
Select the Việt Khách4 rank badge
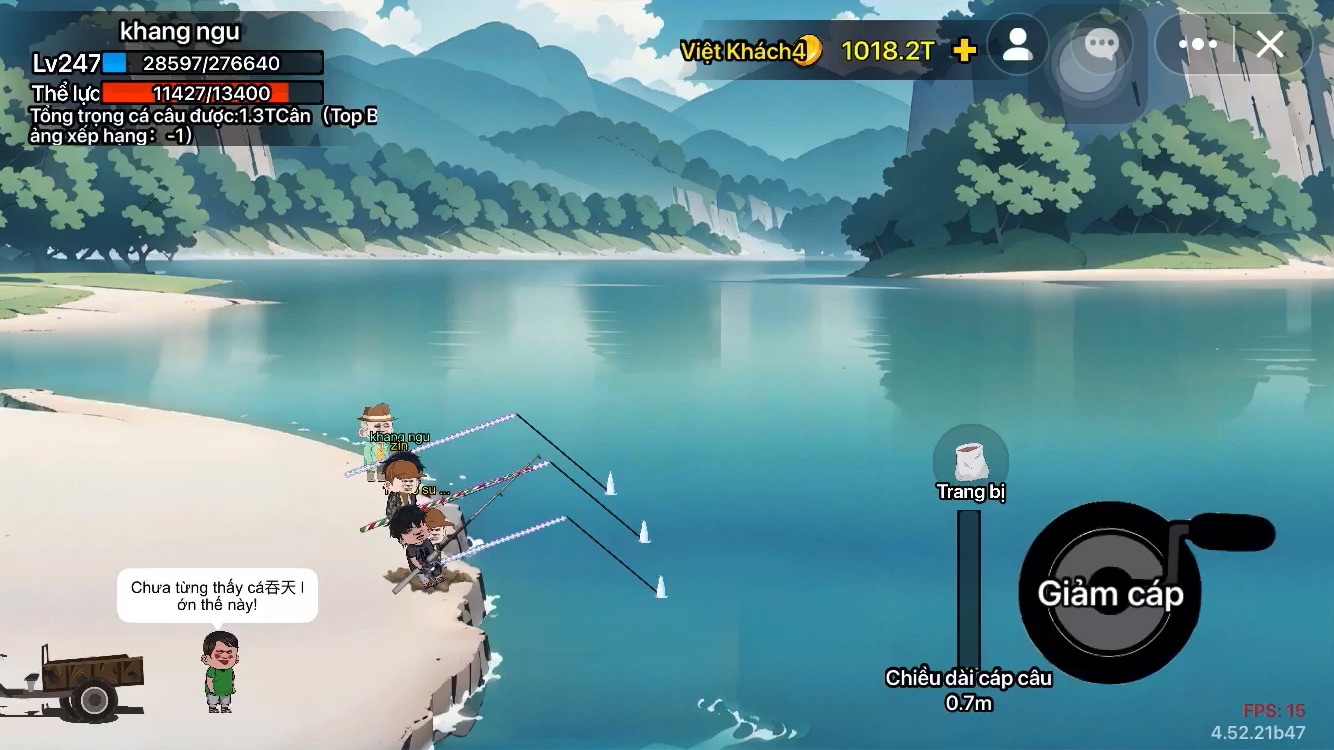click(750, 51)
